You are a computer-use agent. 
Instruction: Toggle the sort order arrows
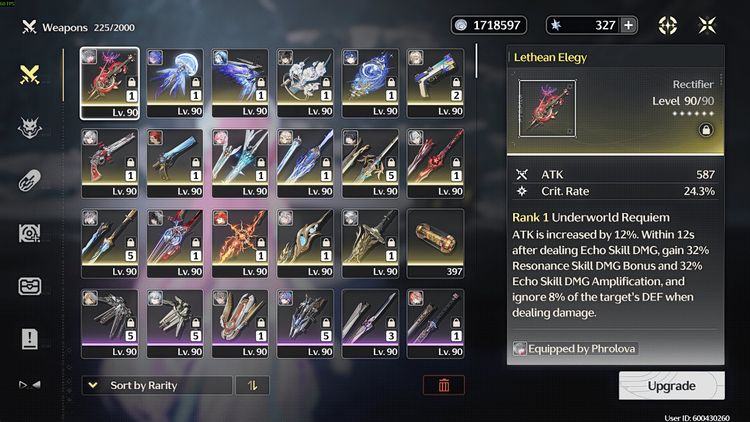click(252, 385)
